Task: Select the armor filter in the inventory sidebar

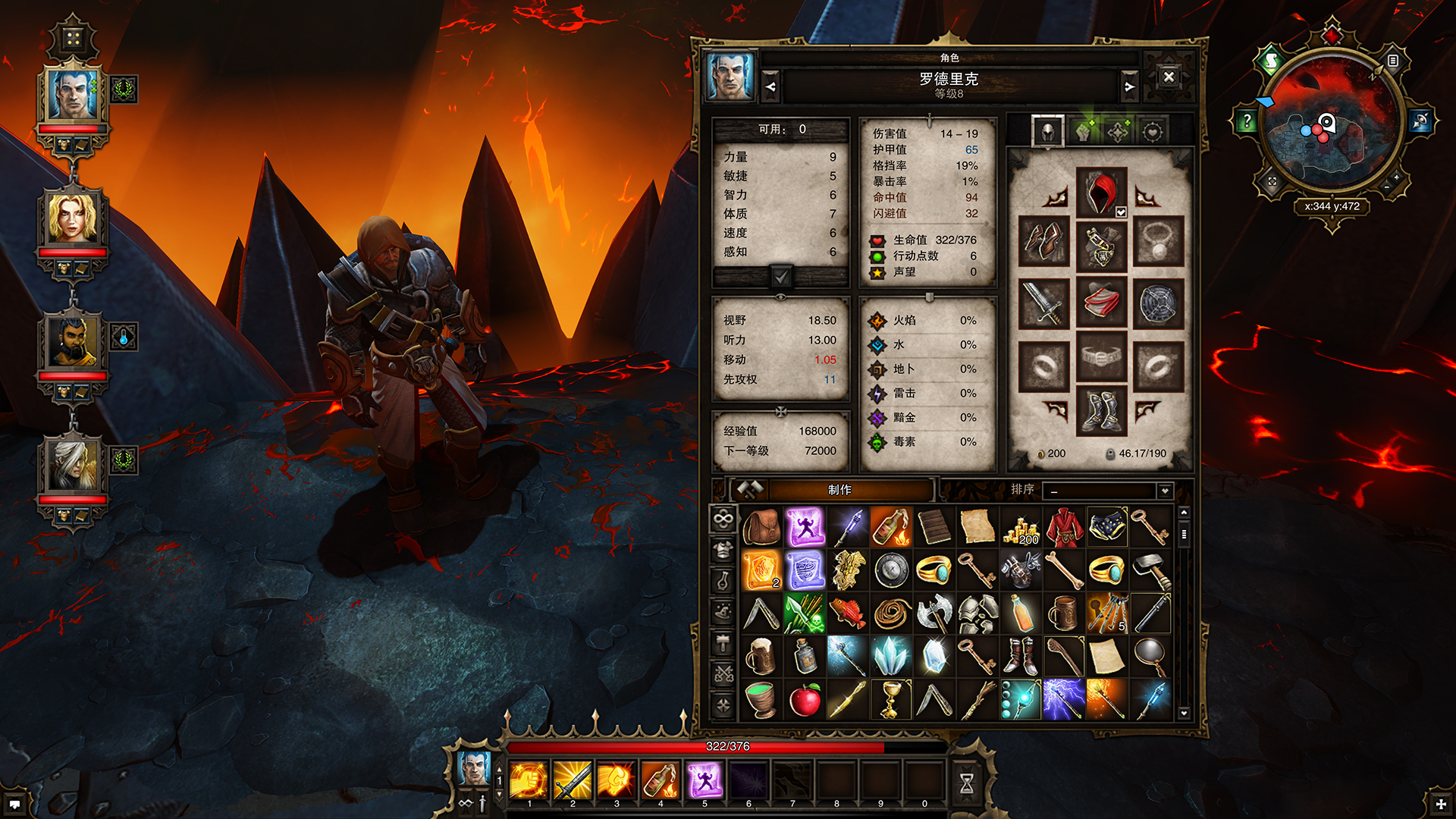Action: [x=723, y=550]
